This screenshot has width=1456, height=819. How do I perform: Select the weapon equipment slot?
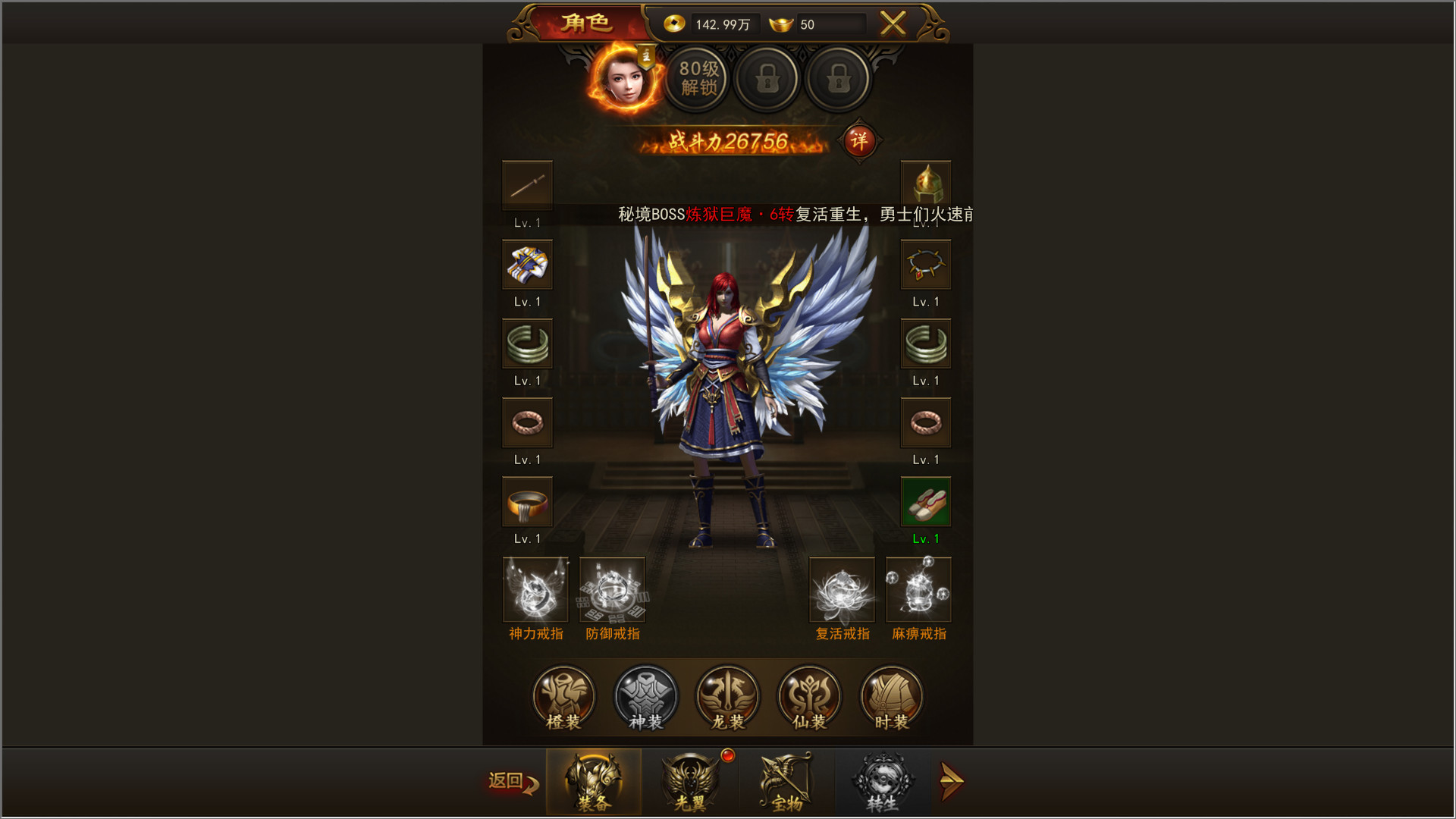click(528, 184)
